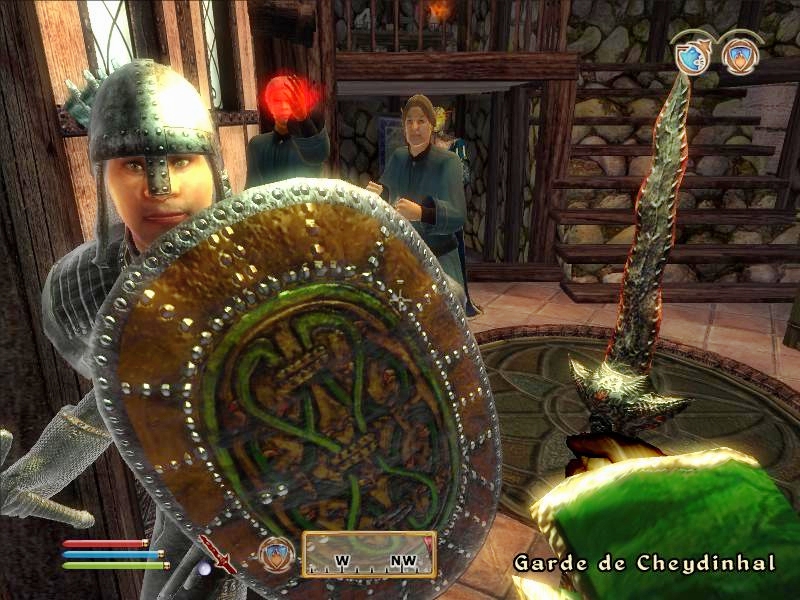Image resolution: width=800 pixels, height=600 pixels.
Task: Select the red dagger equipped weapon icon
Action: [x=217, y=554]
